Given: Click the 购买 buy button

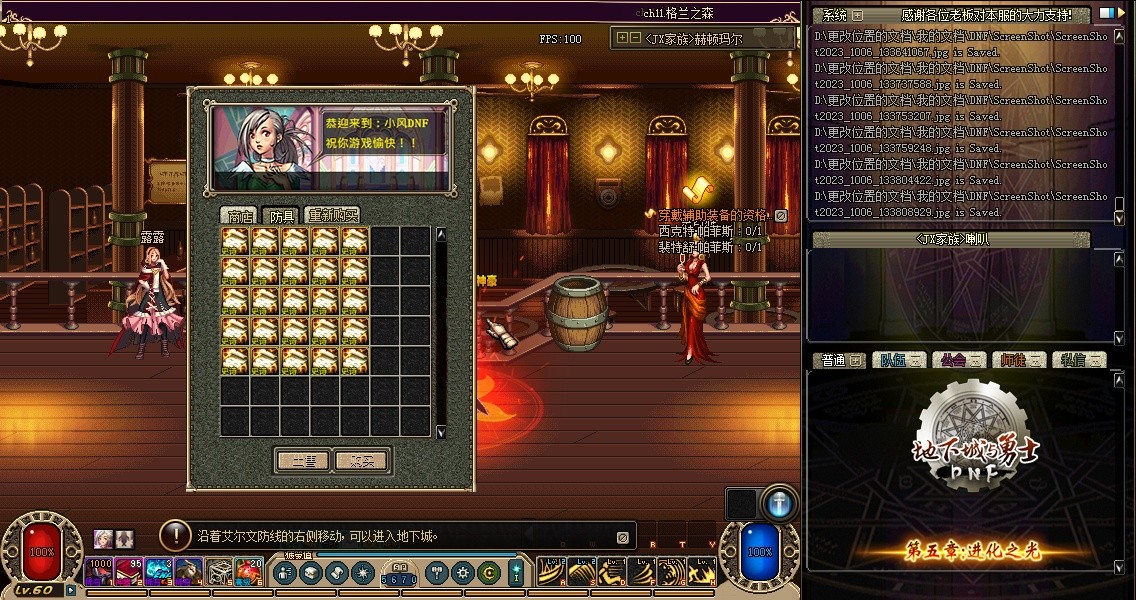Looking at the screenshot, I should coord(361,461).
